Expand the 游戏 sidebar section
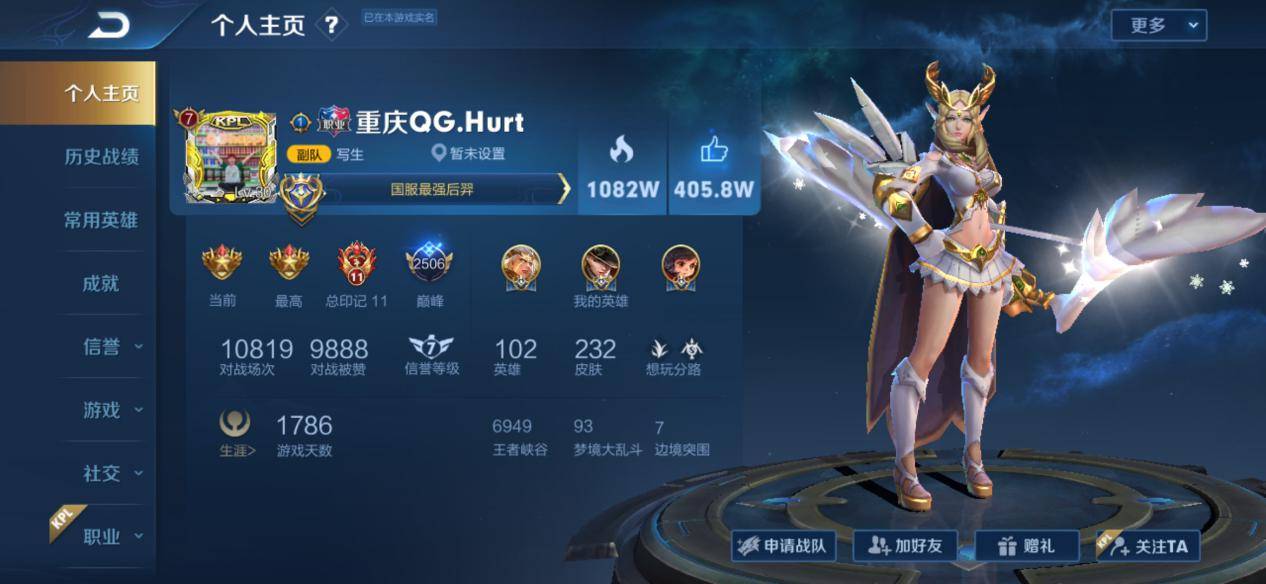Screen dimensions: 1266x584 pos(110,410)
